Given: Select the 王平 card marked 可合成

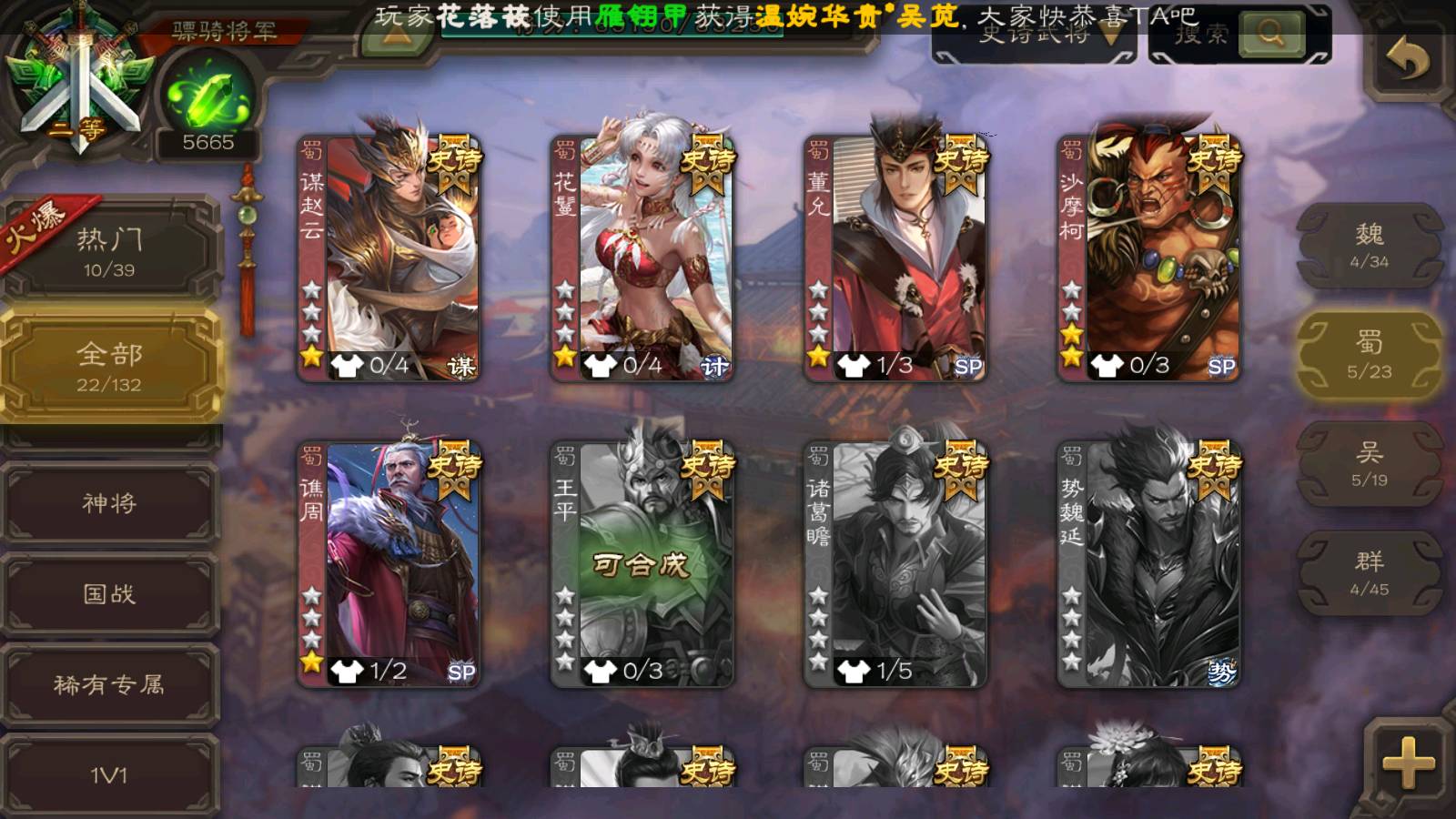Looking at the screenshot, I should click(x=642, y=562).
